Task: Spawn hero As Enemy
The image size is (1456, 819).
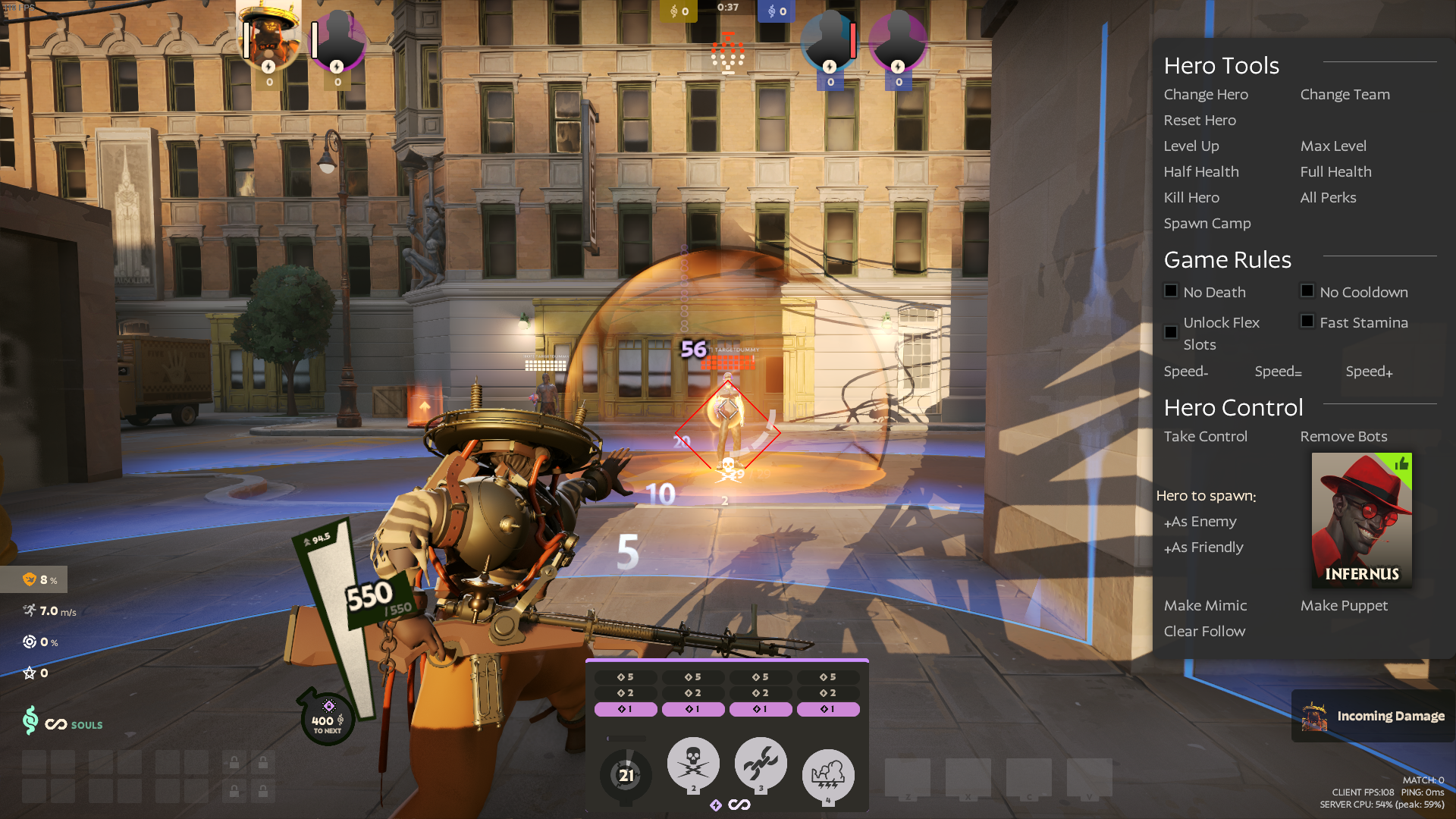Action: point(1200,522)
